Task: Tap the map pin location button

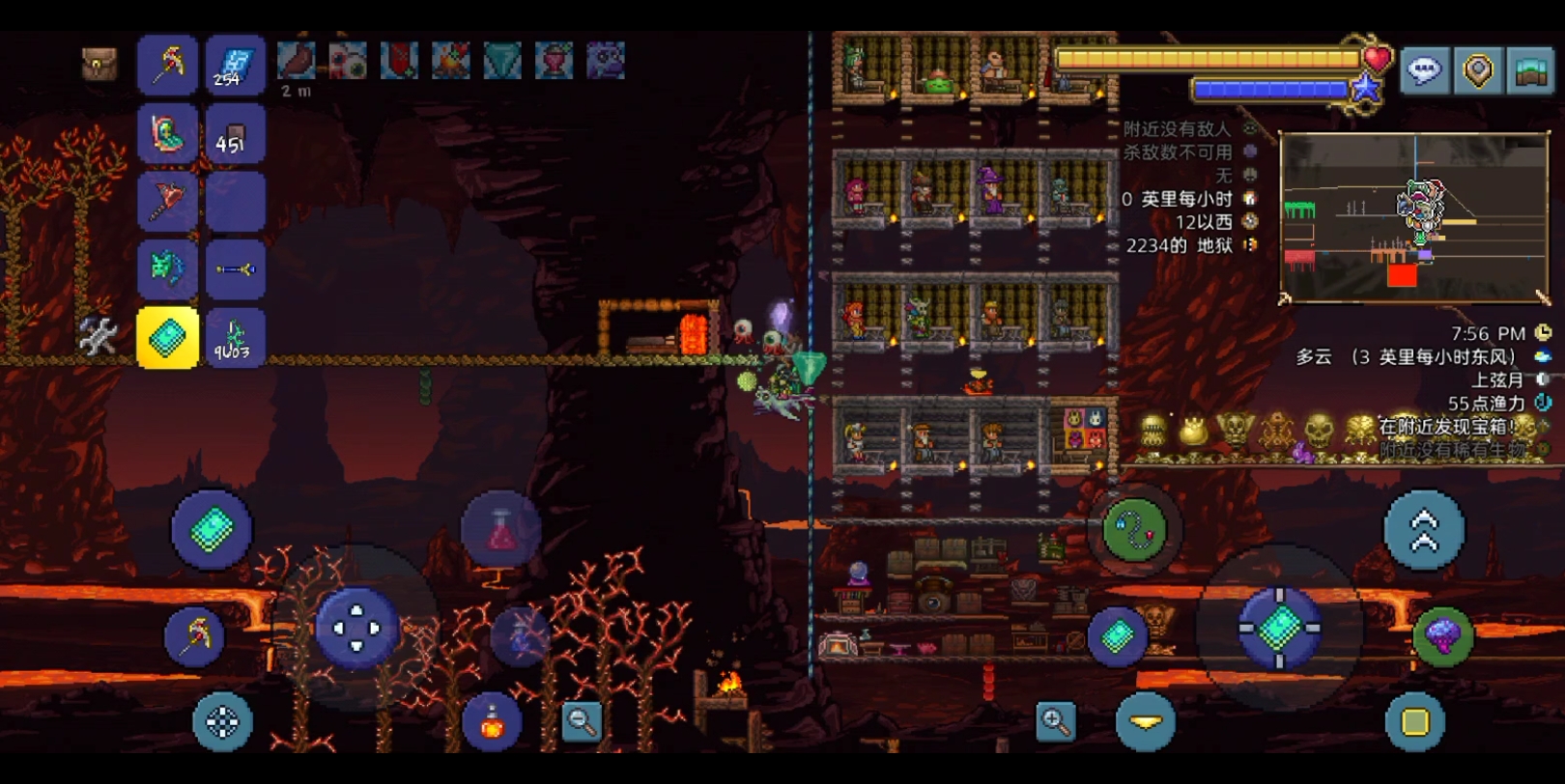Action: (x=1478, y=70)
